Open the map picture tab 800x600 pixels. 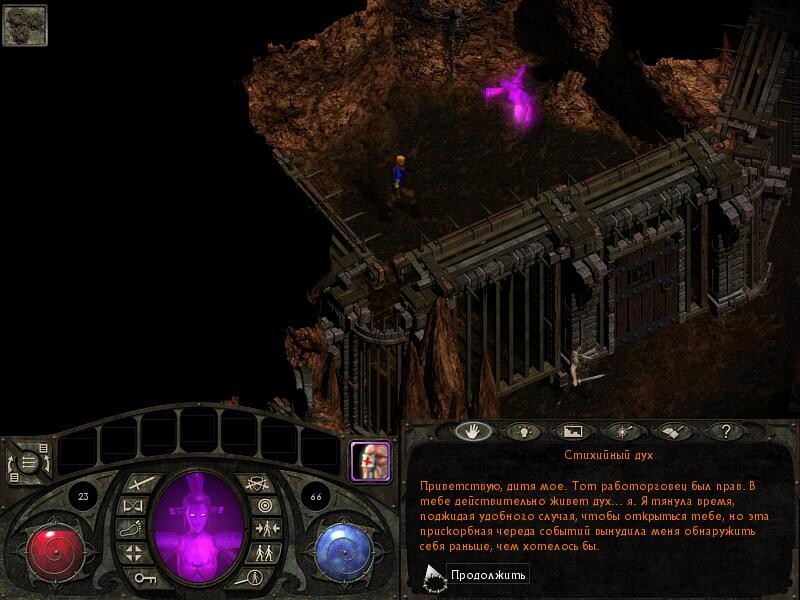pyautogui.click(x=572, y=432)
